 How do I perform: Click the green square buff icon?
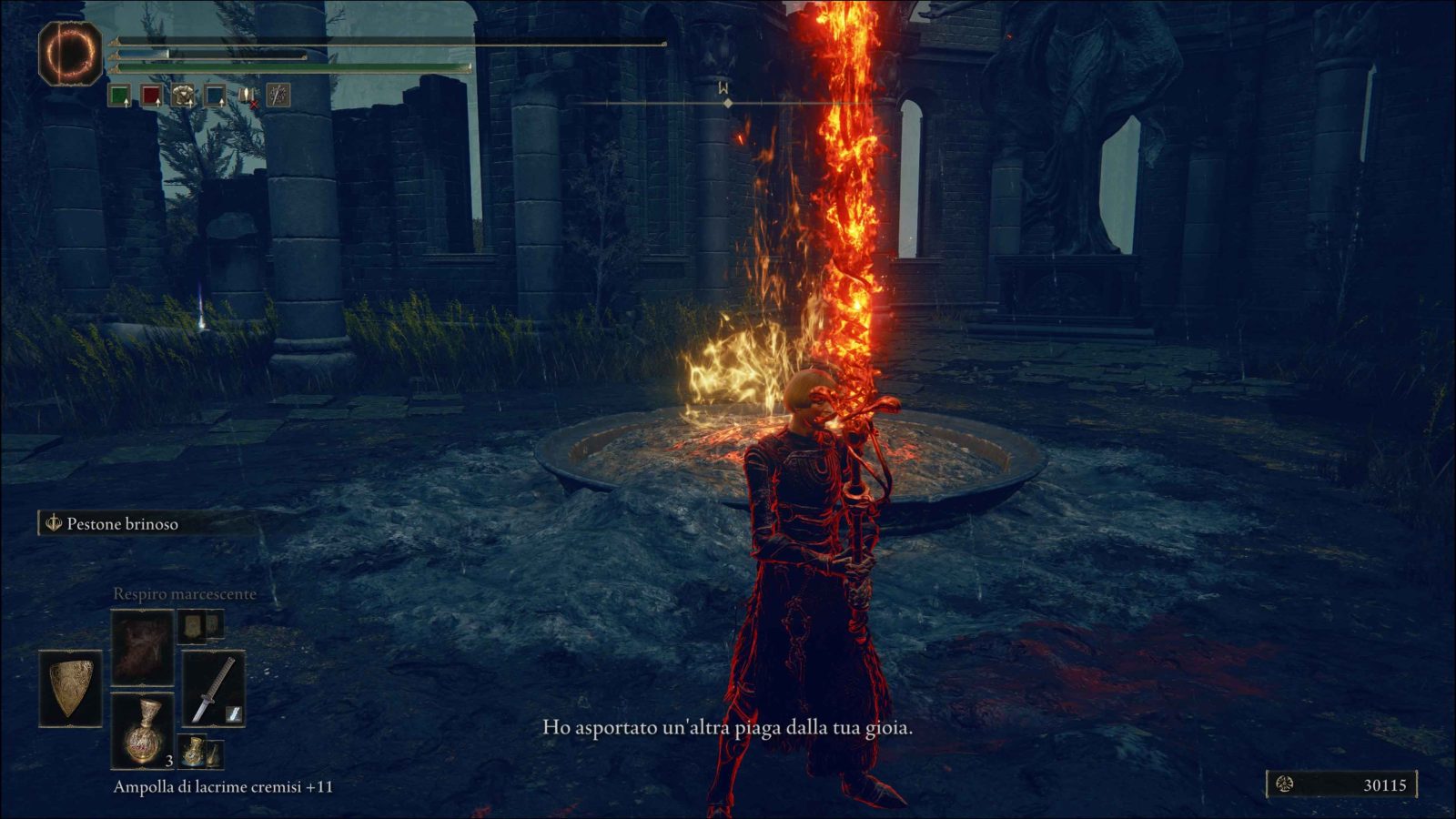point(119,95)
